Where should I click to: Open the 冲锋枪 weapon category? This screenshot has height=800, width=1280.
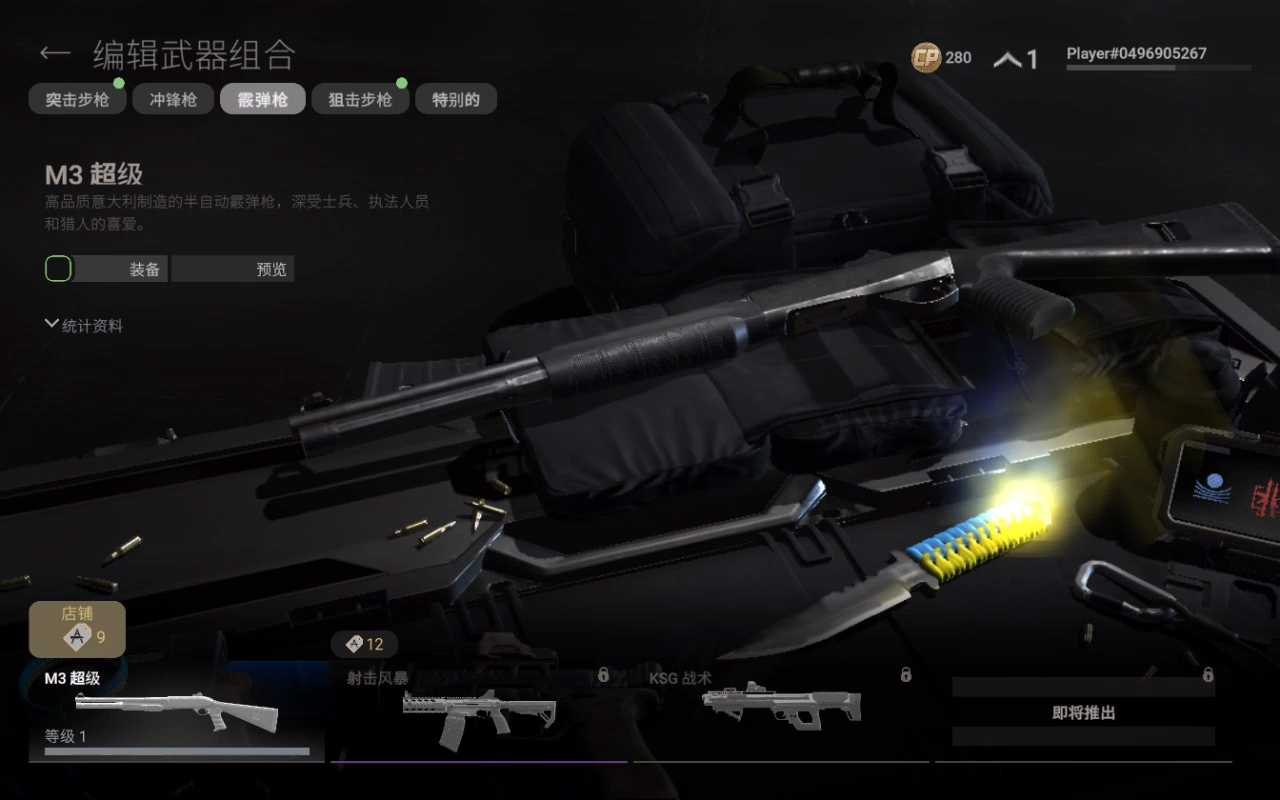tap(173, 99)
